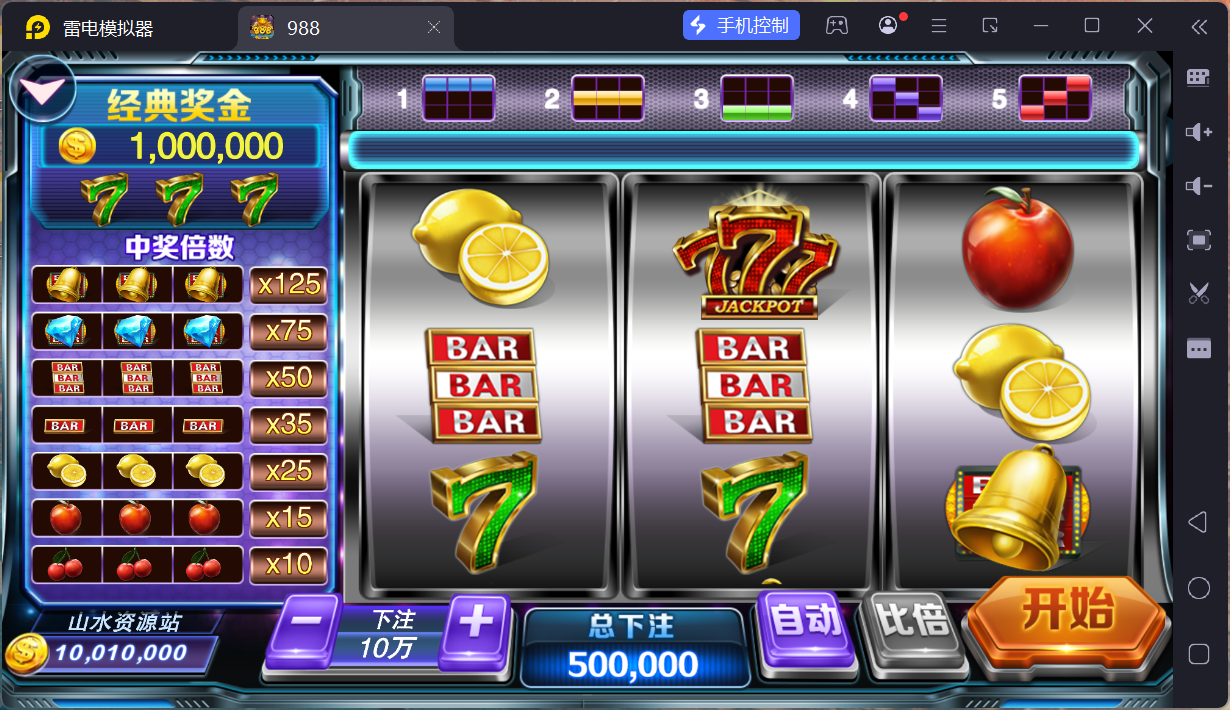Open the 比倍 double-up button
The width and height of the screenshot is (1230, 710).
pyautogui.click(x=913, y=624)
